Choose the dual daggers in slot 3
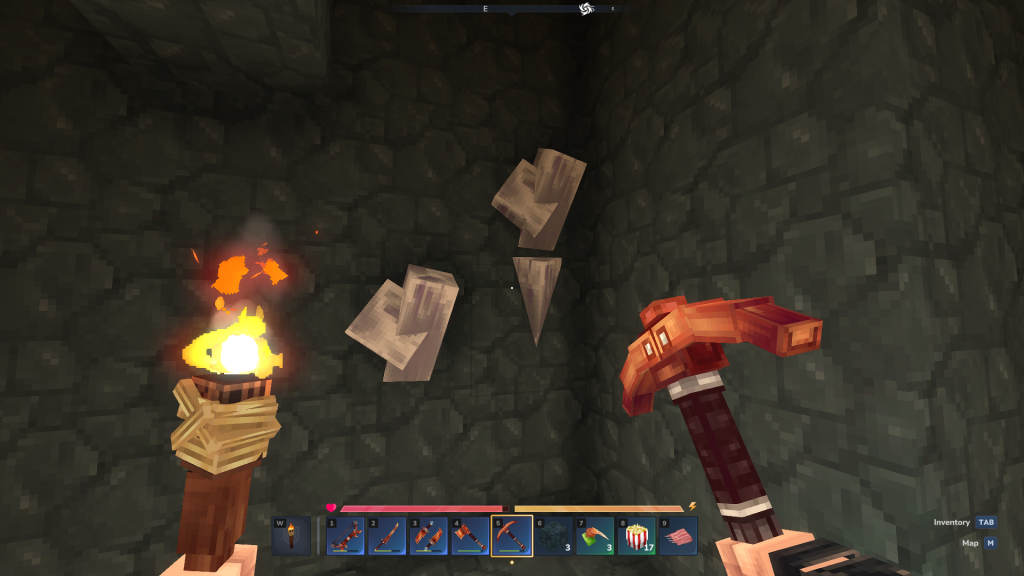Viewport: 1024px width, 576px height. pos(428,536)
